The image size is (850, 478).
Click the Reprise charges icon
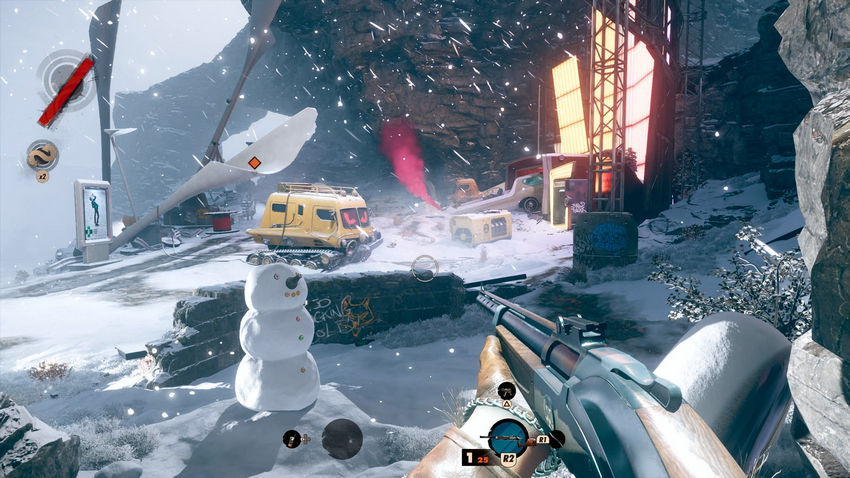42,155
